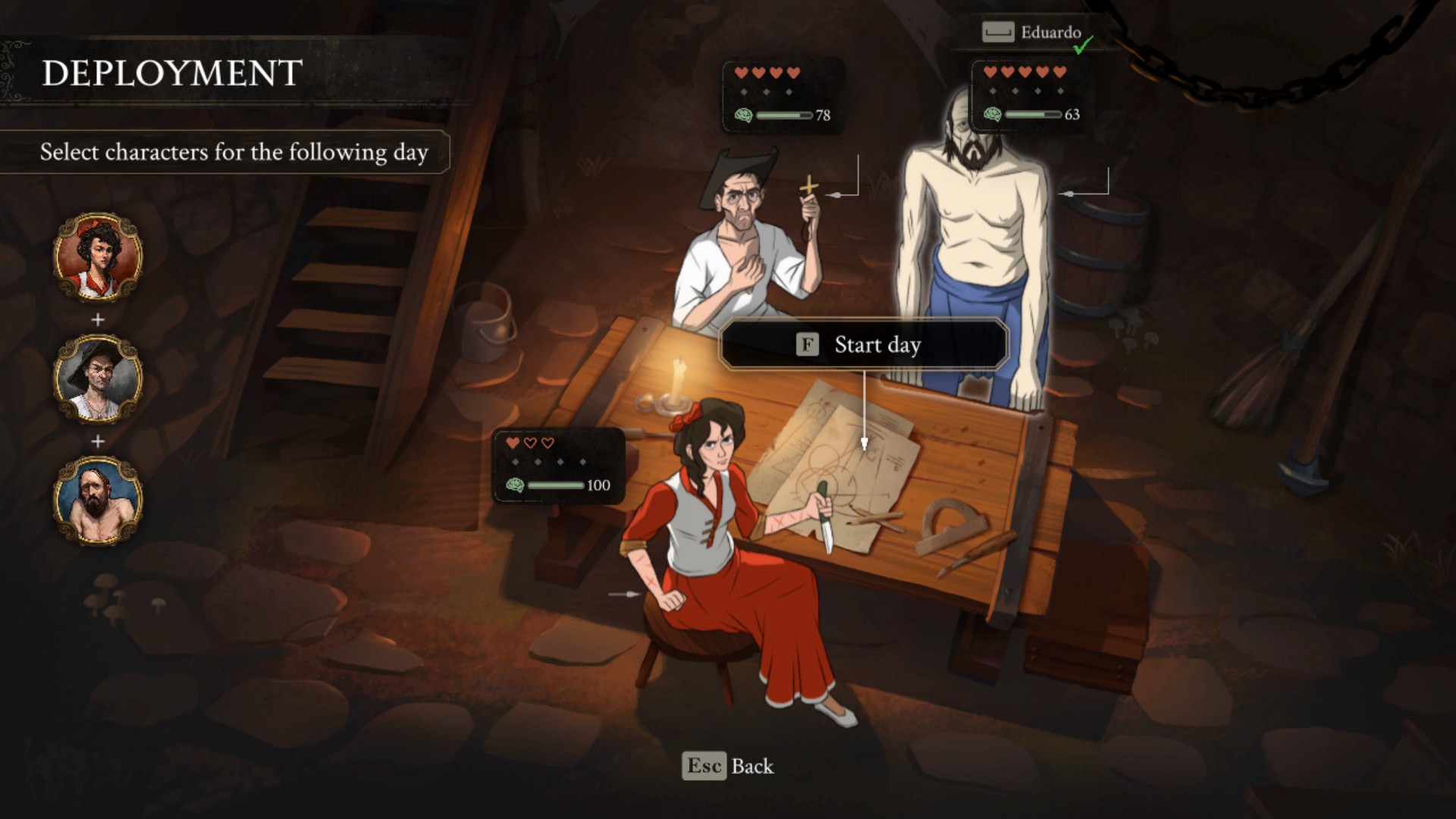1456x819 pixels.
Task: Choose the hat-wearing man portrait
Action: 98,379
